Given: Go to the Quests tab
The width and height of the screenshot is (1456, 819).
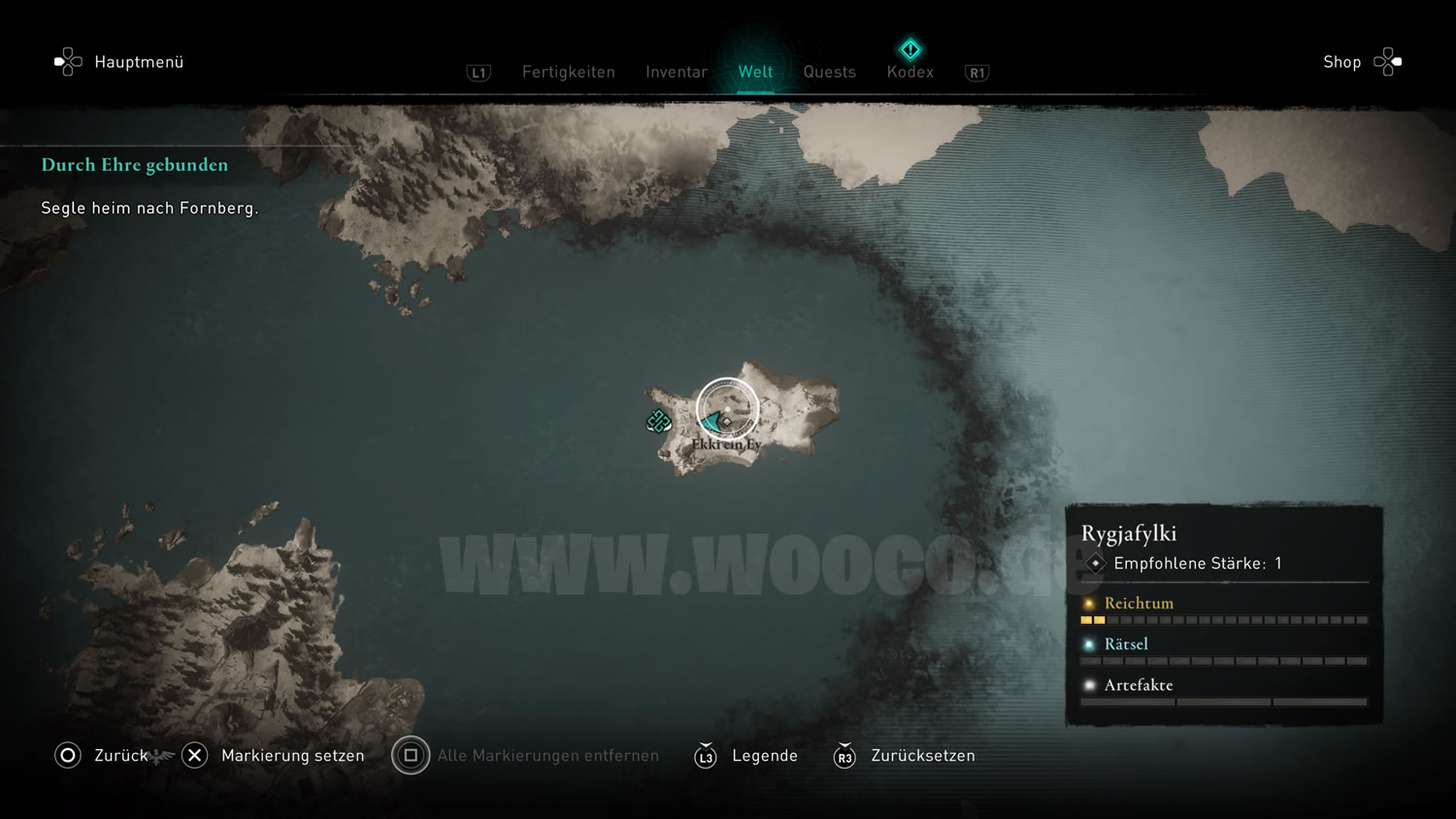Looking at the screenshot, I should [829, 72].
